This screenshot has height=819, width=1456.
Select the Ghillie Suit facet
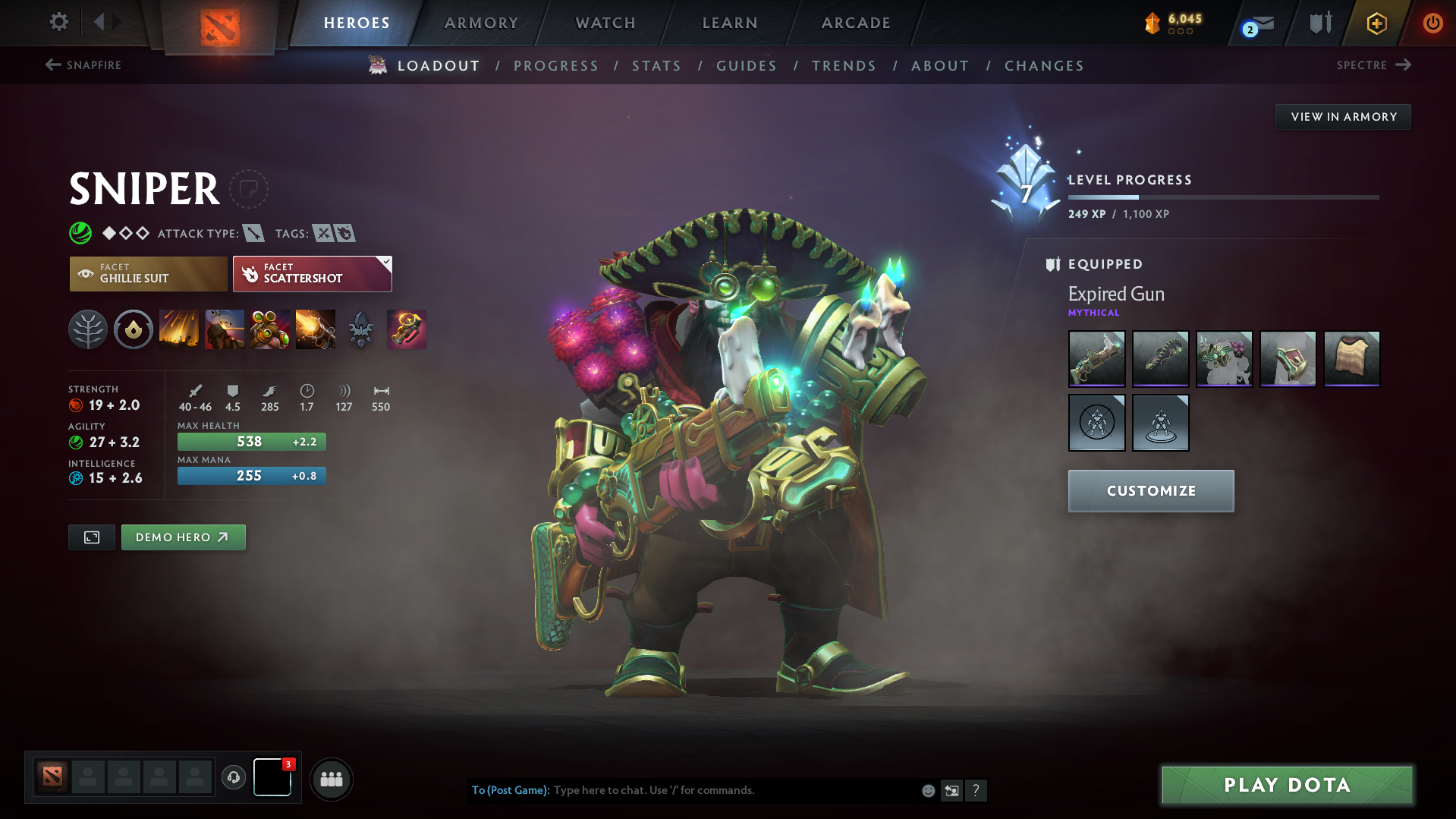click(x=148, y=273)
